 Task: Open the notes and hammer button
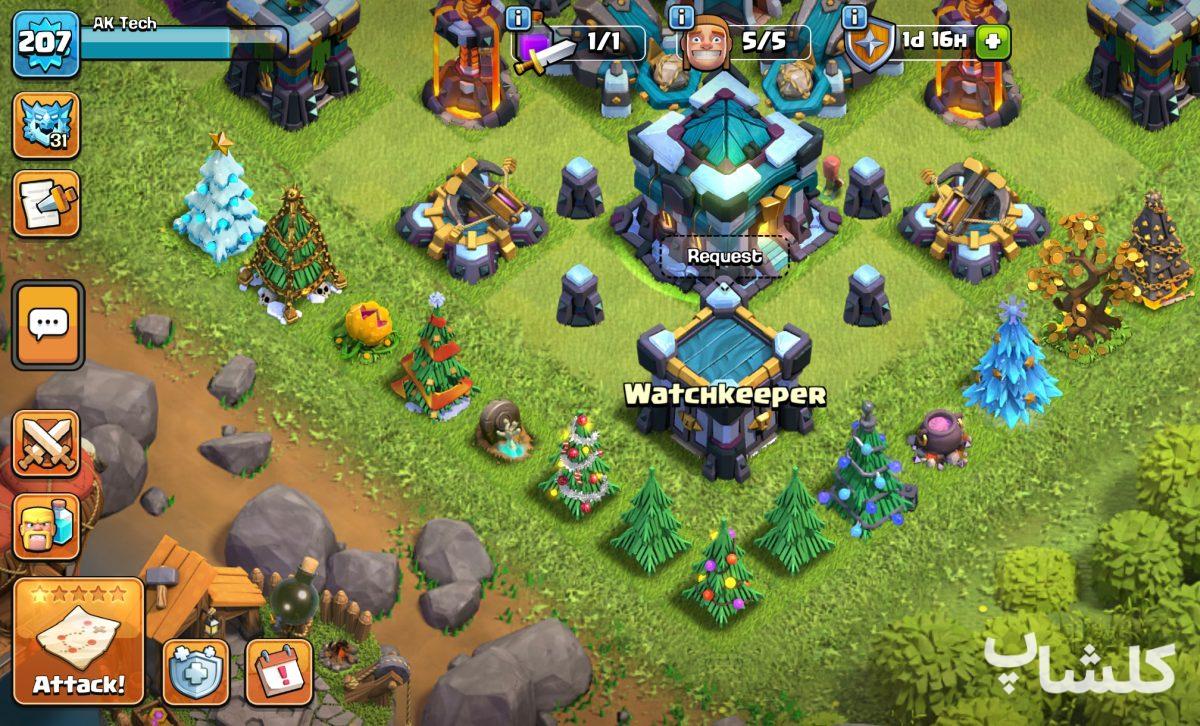pos(46,203)
